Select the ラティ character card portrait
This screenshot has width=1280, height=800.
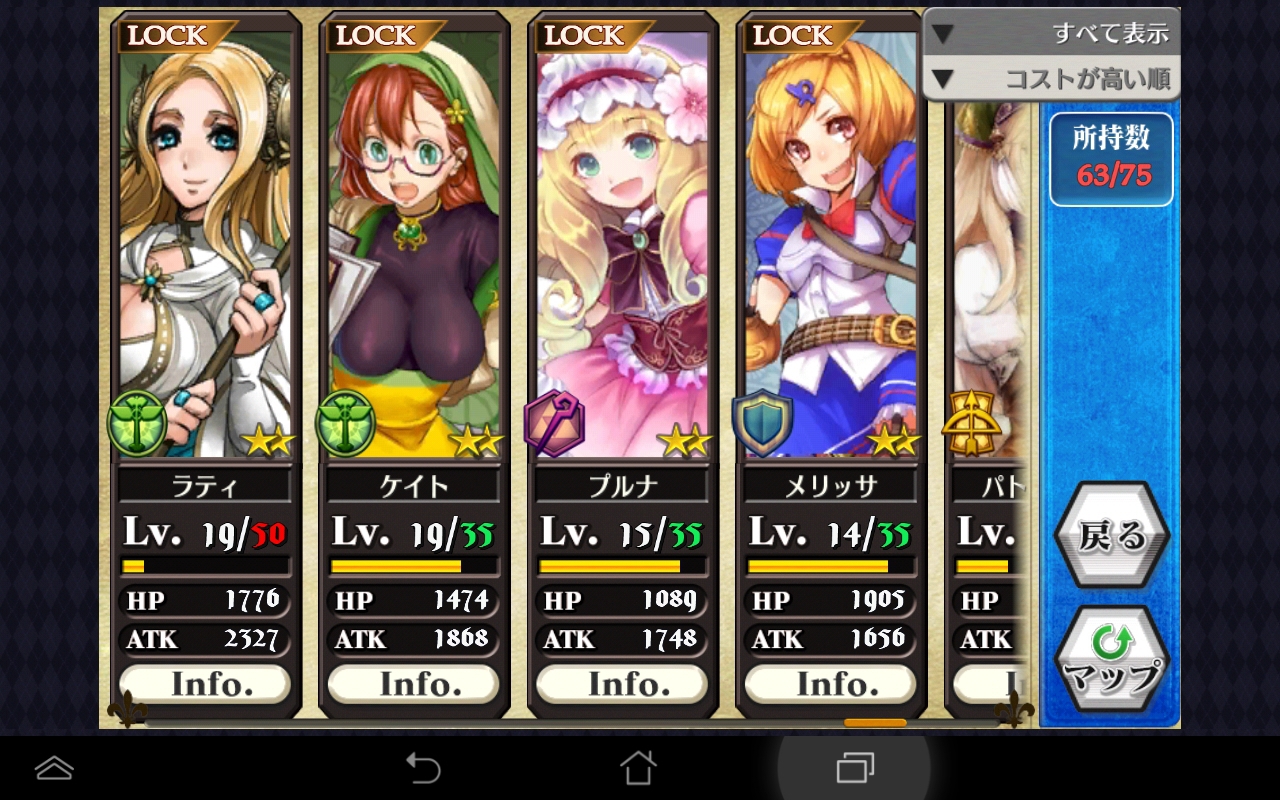205,240
